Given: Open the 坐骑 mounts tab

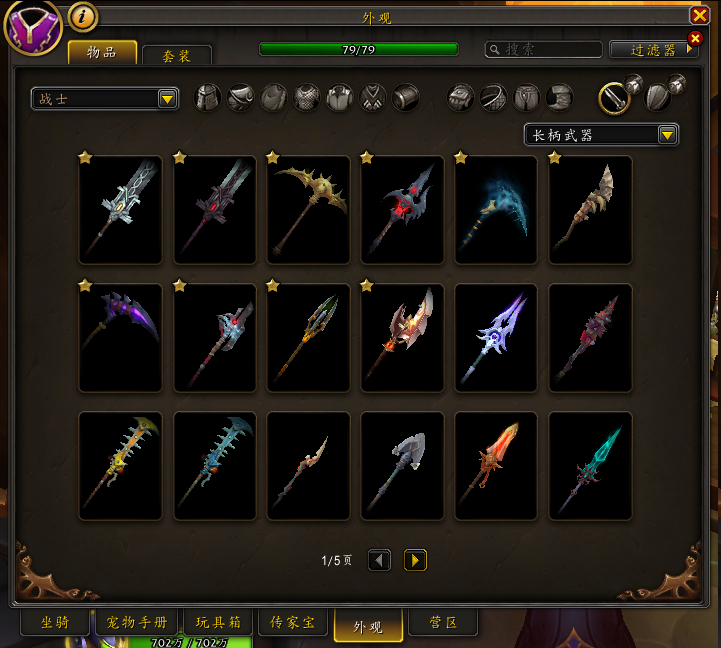Looking at the screenshot, I should tap(54, 623).
